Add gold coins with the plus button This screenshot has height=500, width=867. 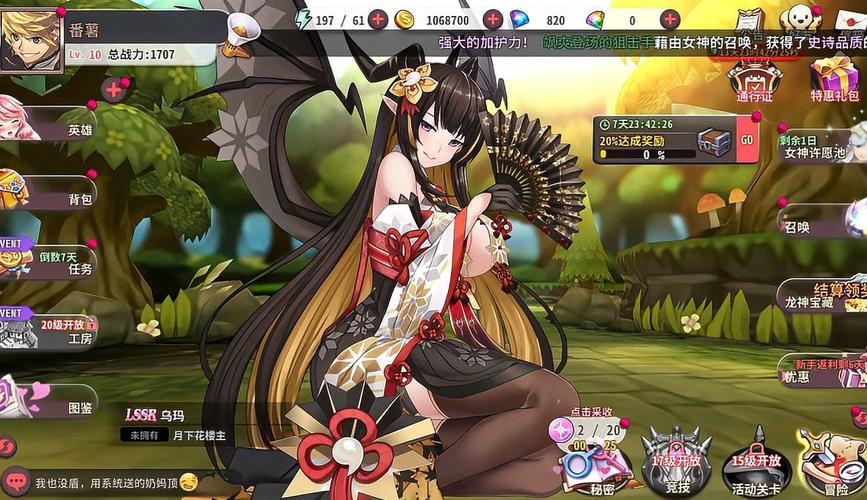click(x=492, y=19)
